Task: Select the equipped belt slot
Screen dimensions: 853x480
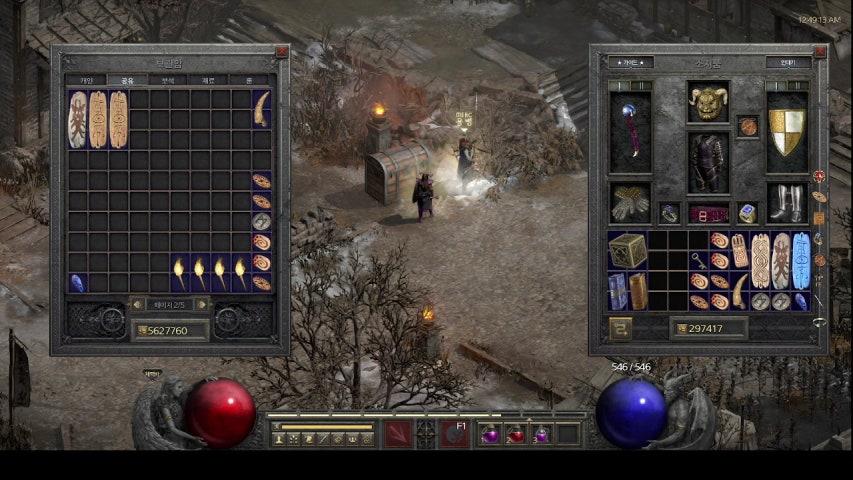Action: coord(707,213)
